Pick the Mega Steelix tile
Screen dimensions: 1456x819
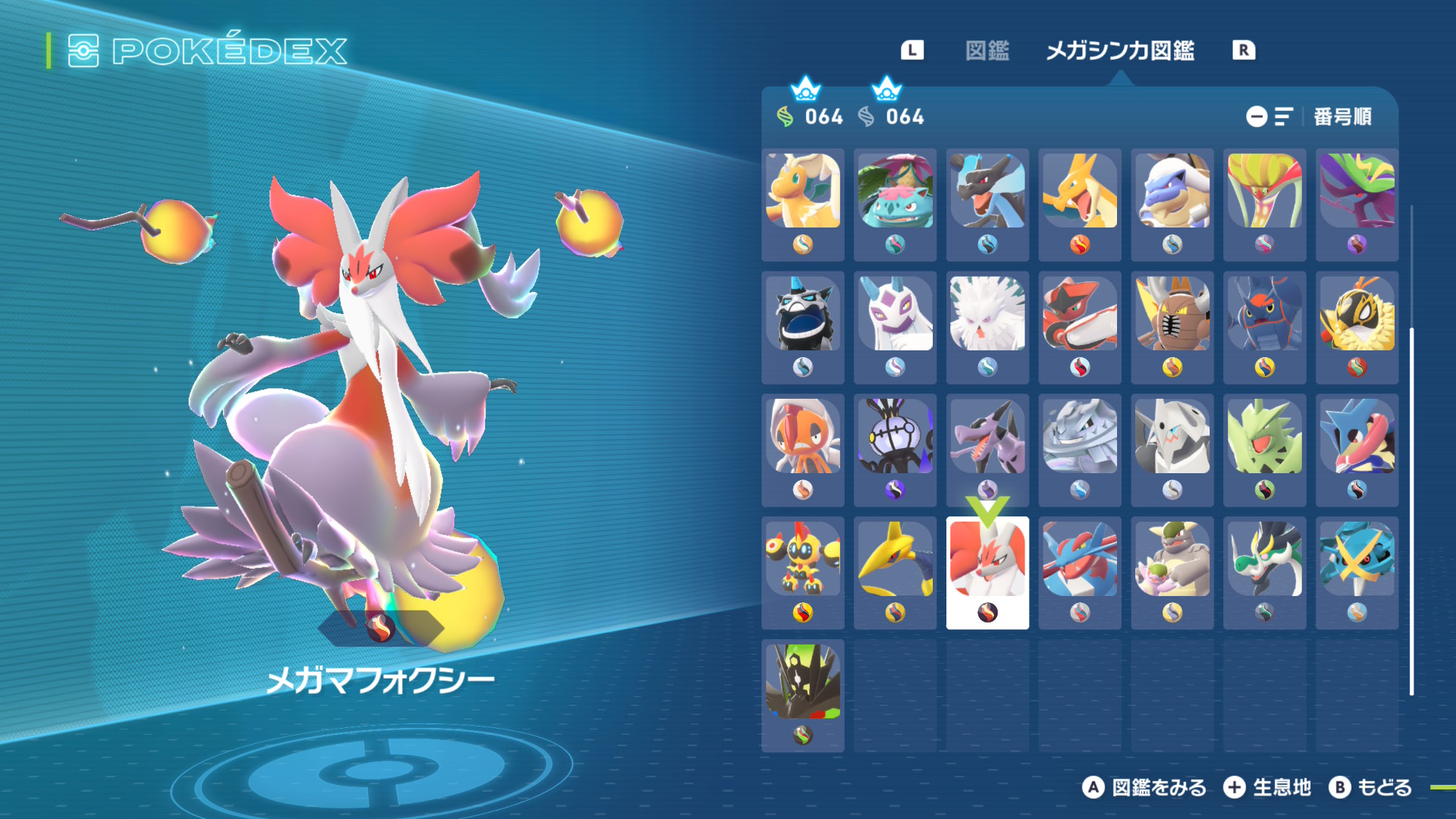(1080, 449)
